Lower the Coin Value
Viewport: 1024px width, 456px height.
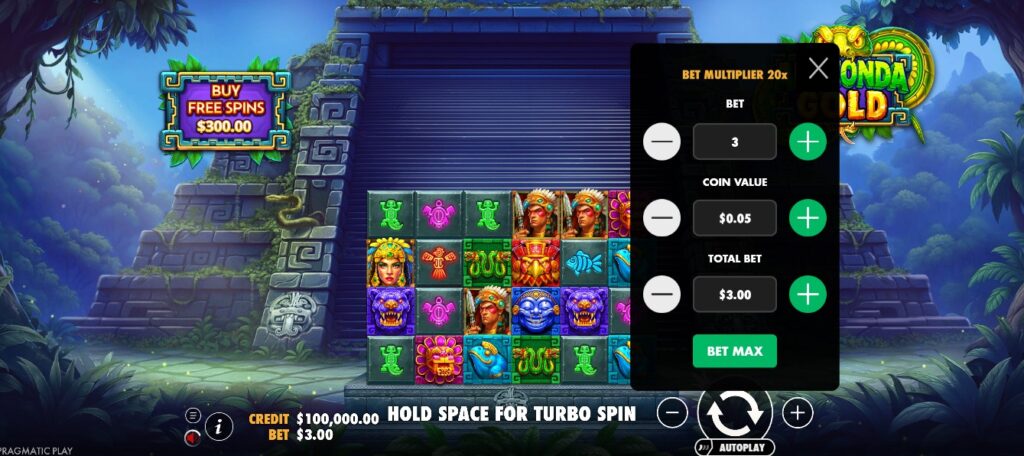[662, 217]
